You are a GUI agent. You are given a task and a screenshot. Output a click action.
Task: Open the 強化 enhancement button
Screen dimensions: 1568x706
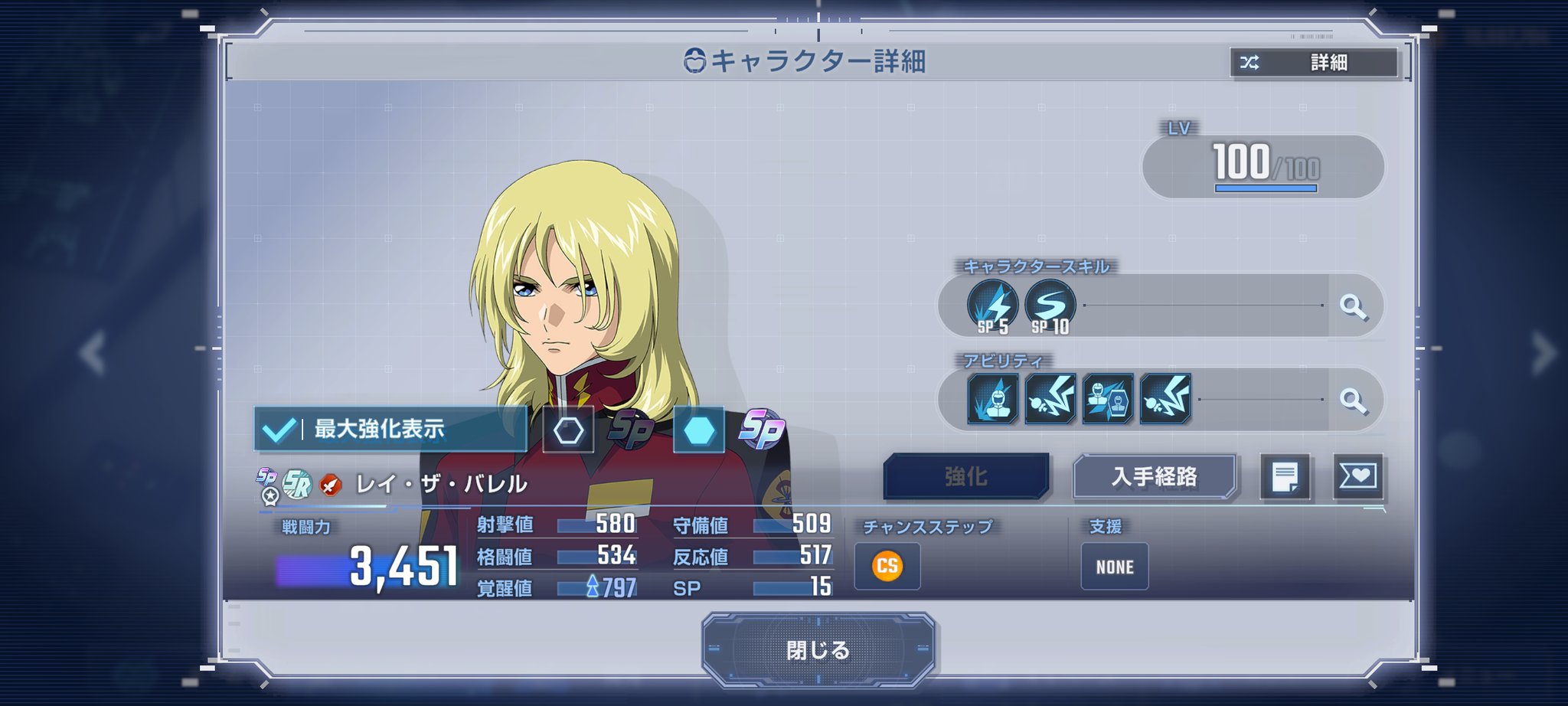[x=966, y=476]
